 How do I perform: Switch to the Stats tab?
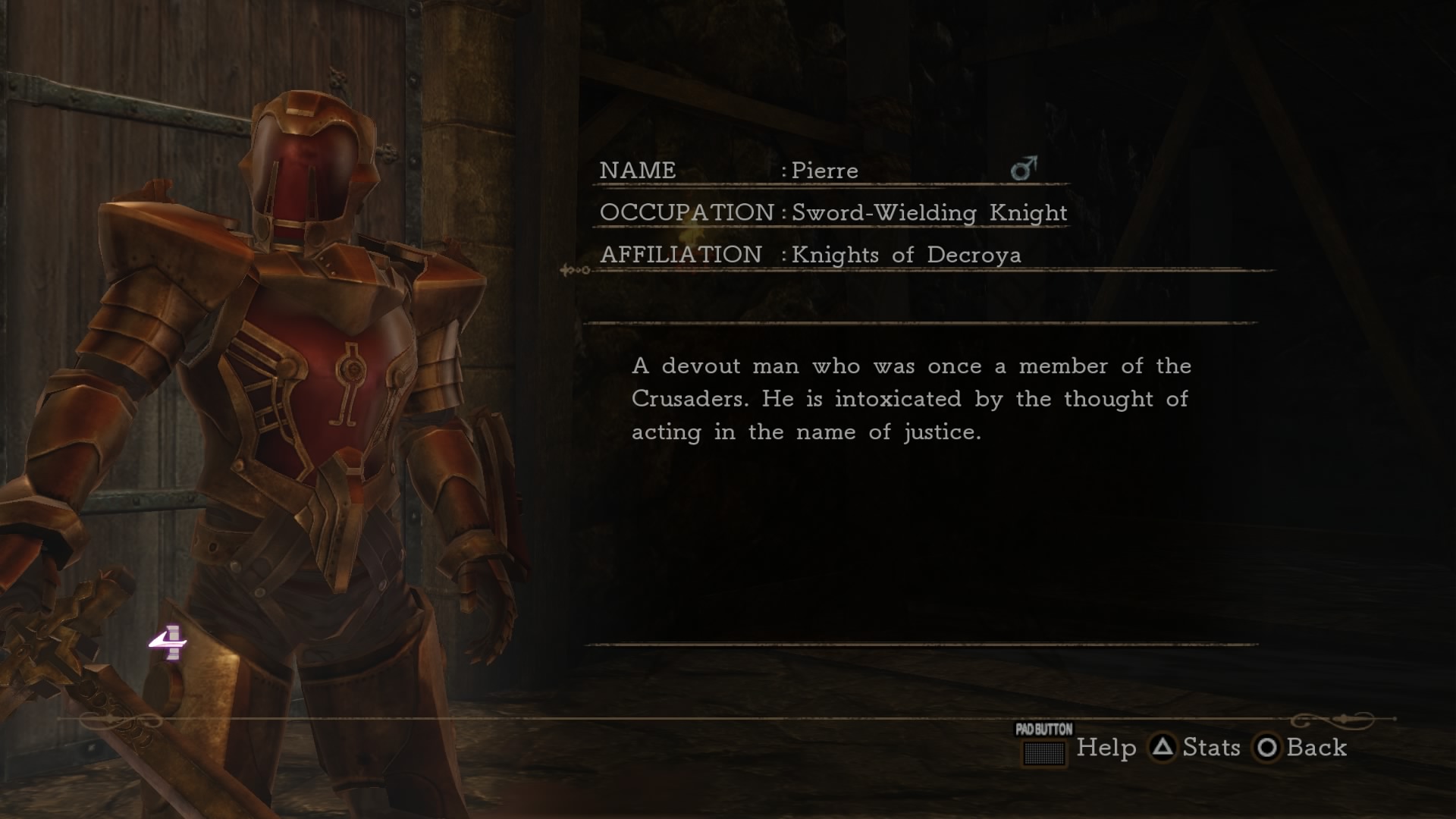click(1210, 749)
